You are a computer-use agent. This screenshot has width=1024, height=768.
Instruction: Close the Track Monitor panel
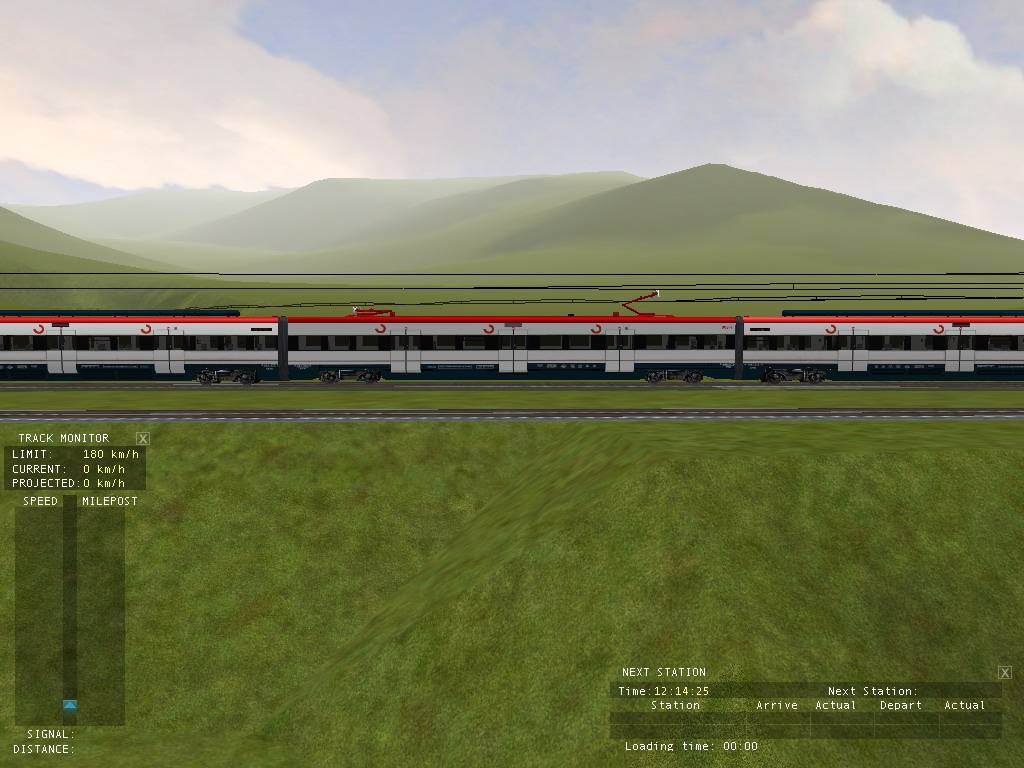point(143,438)
